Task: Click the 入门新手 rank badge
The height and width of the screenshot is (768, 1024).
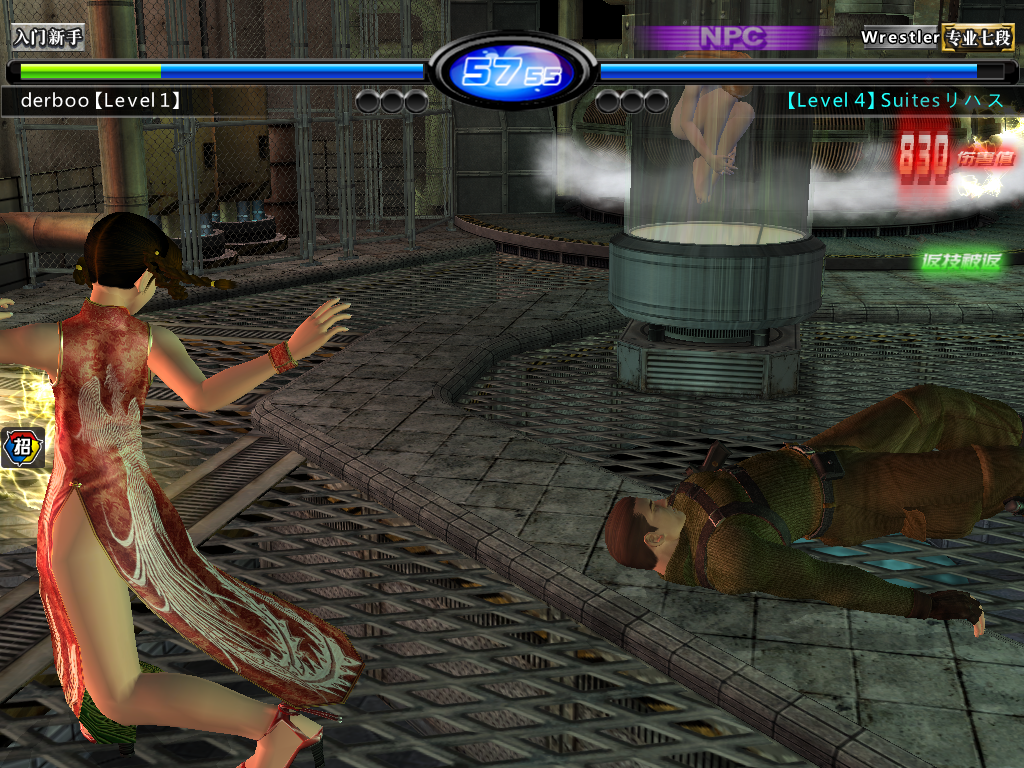Action: pos(48,38)
